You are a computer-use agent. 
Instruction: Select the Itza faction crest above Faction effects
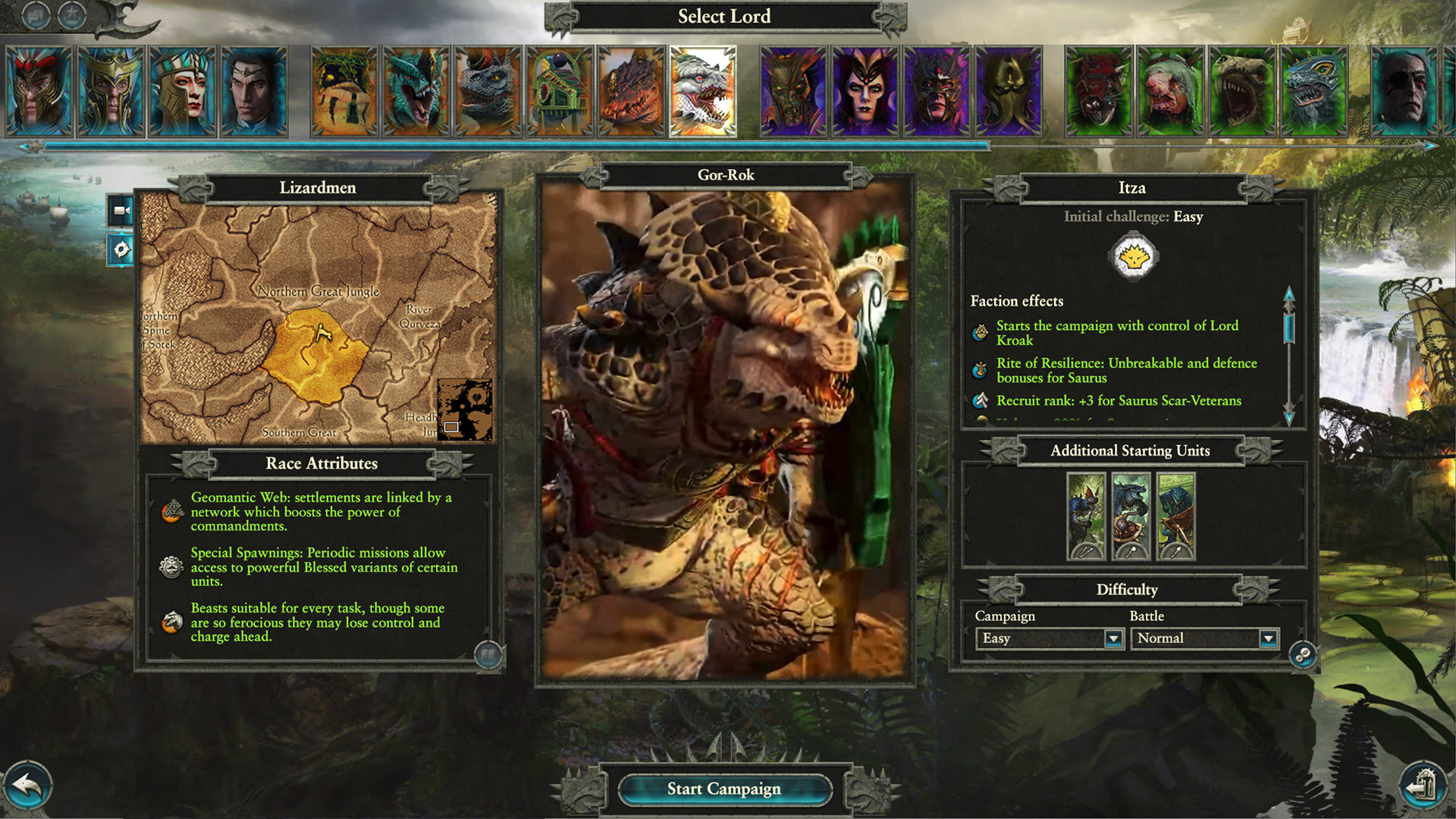pyautogui.click(x=1135, y=256)
